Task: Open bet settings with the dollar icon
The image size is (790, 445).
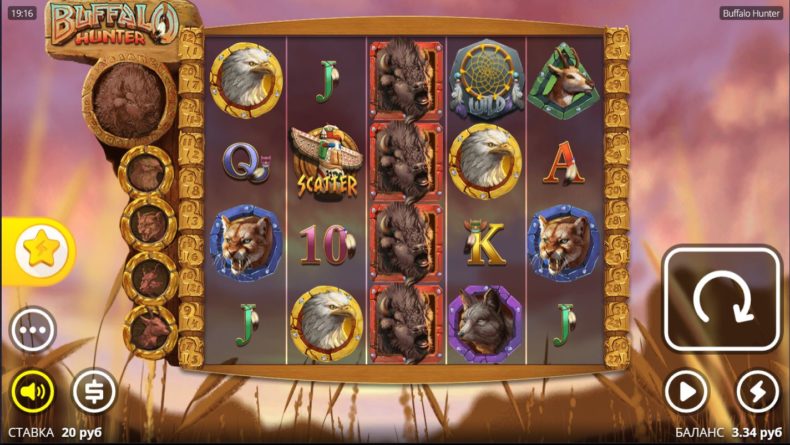Action: [94, 391]
